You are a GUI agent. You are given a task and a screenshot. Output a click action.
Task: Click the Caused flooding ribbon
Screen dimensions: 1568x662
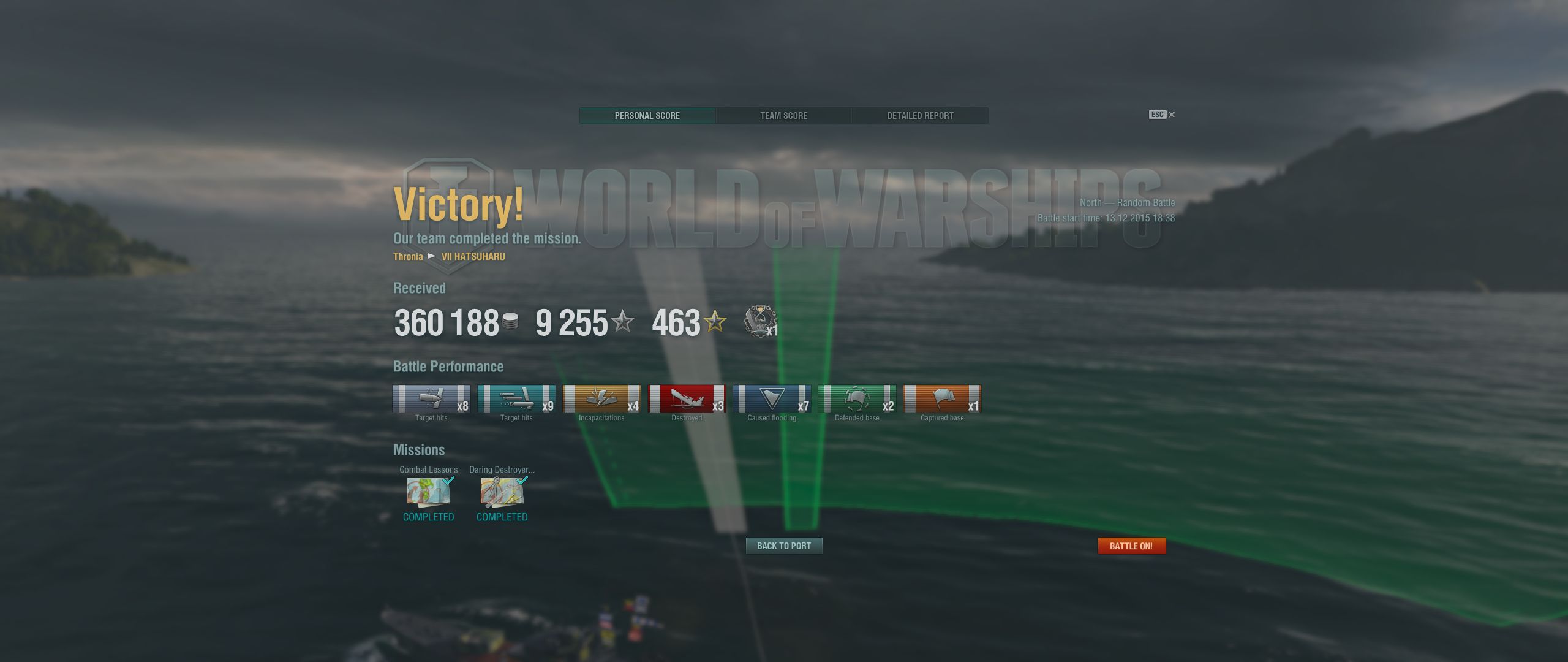tap(772, 398)
